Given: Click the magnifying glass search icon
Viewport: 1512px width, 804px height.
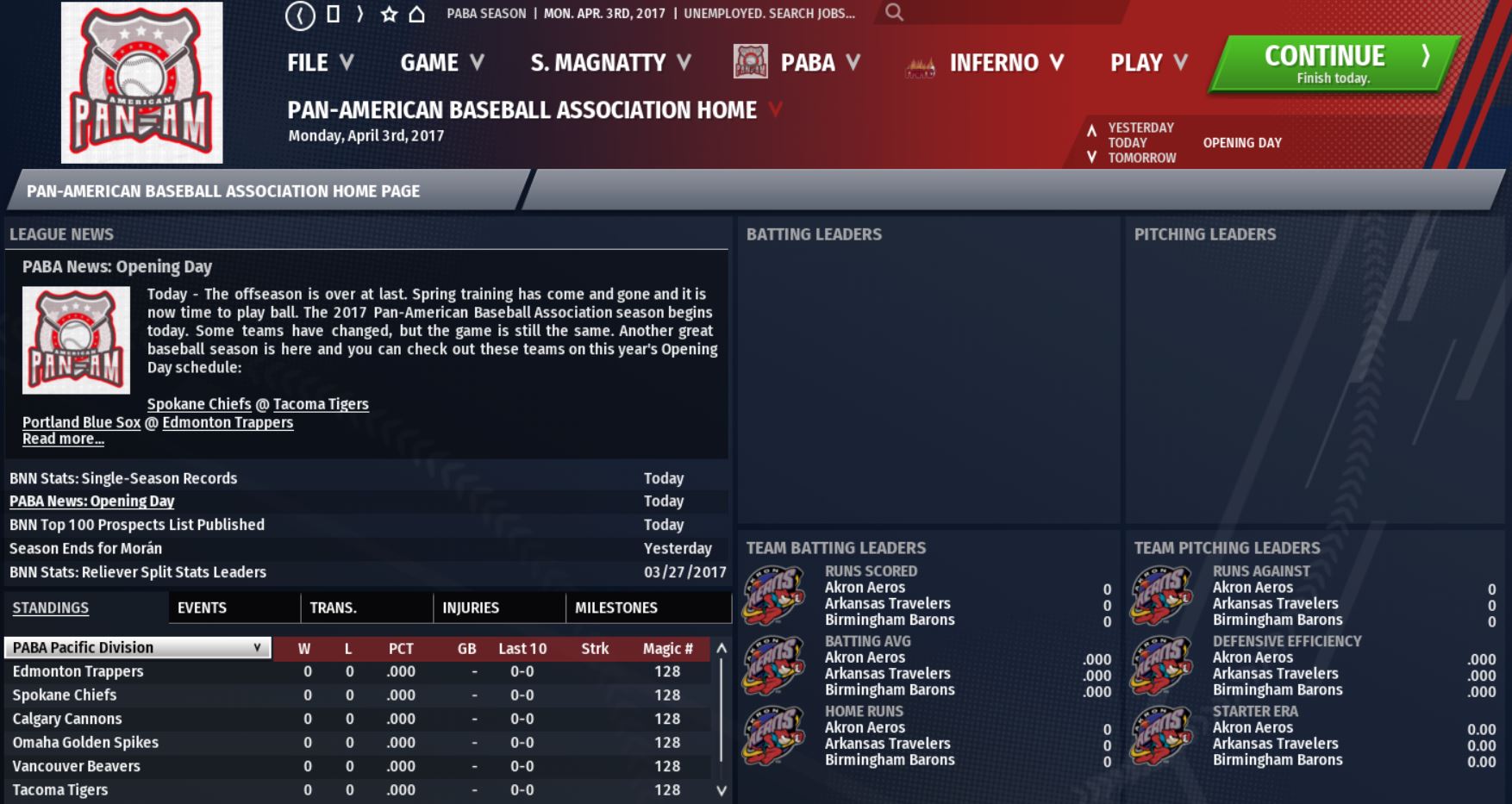Looking at the screenshot, I should click(894, 13).
